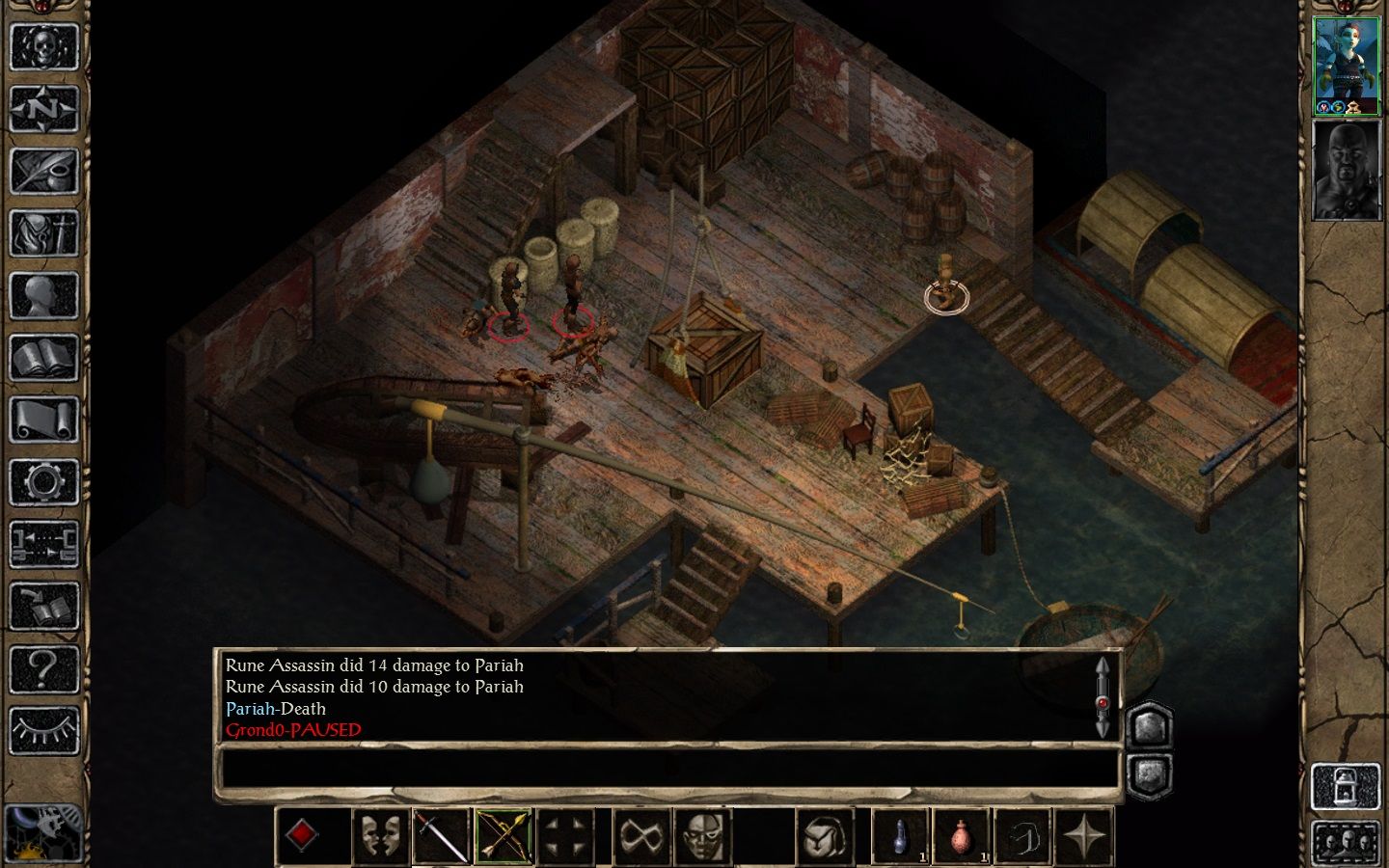Equip the sword quick weapon slot
The image size is (1389, 868).
click(x=441, y=835)
